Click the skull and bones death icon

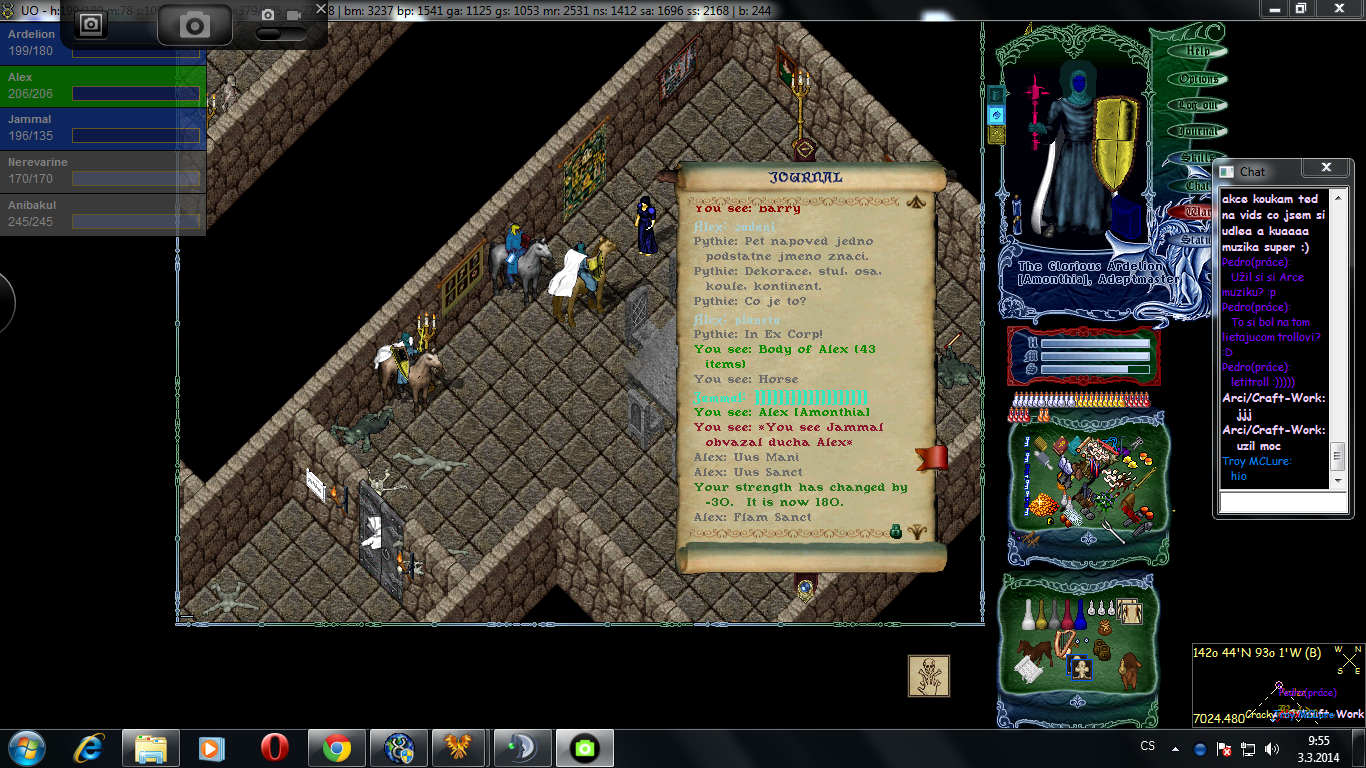pyautogui.click(x=928, y=676)
